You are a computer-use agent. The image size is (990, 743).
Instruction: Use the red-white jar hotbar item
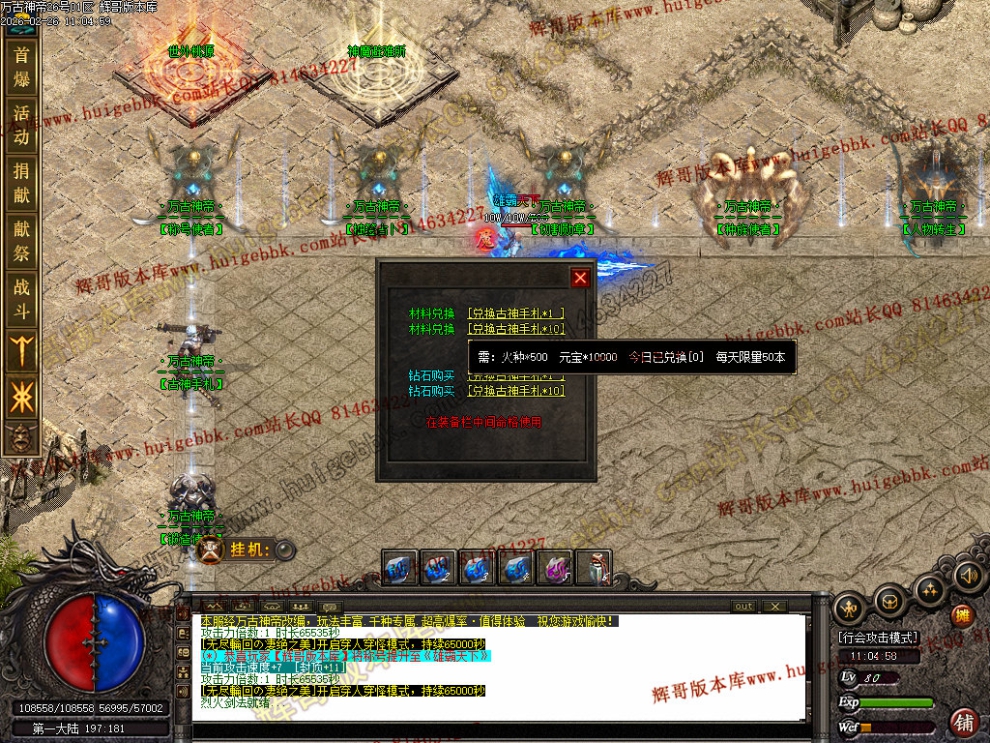pos(595,568)
